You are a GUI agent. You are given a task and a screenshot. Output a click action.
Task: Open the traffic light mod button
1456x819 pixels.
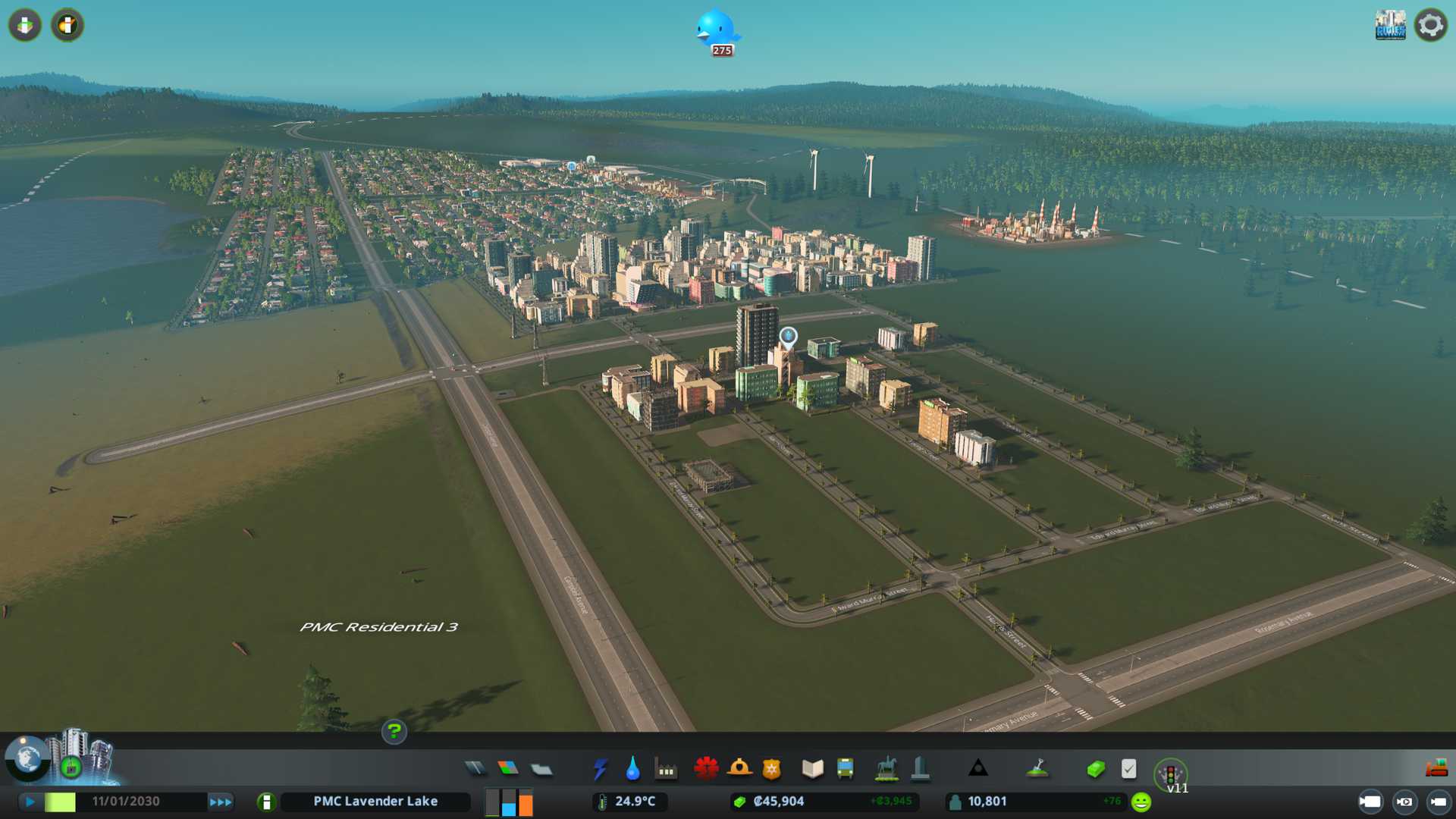tap(1170, 774)
